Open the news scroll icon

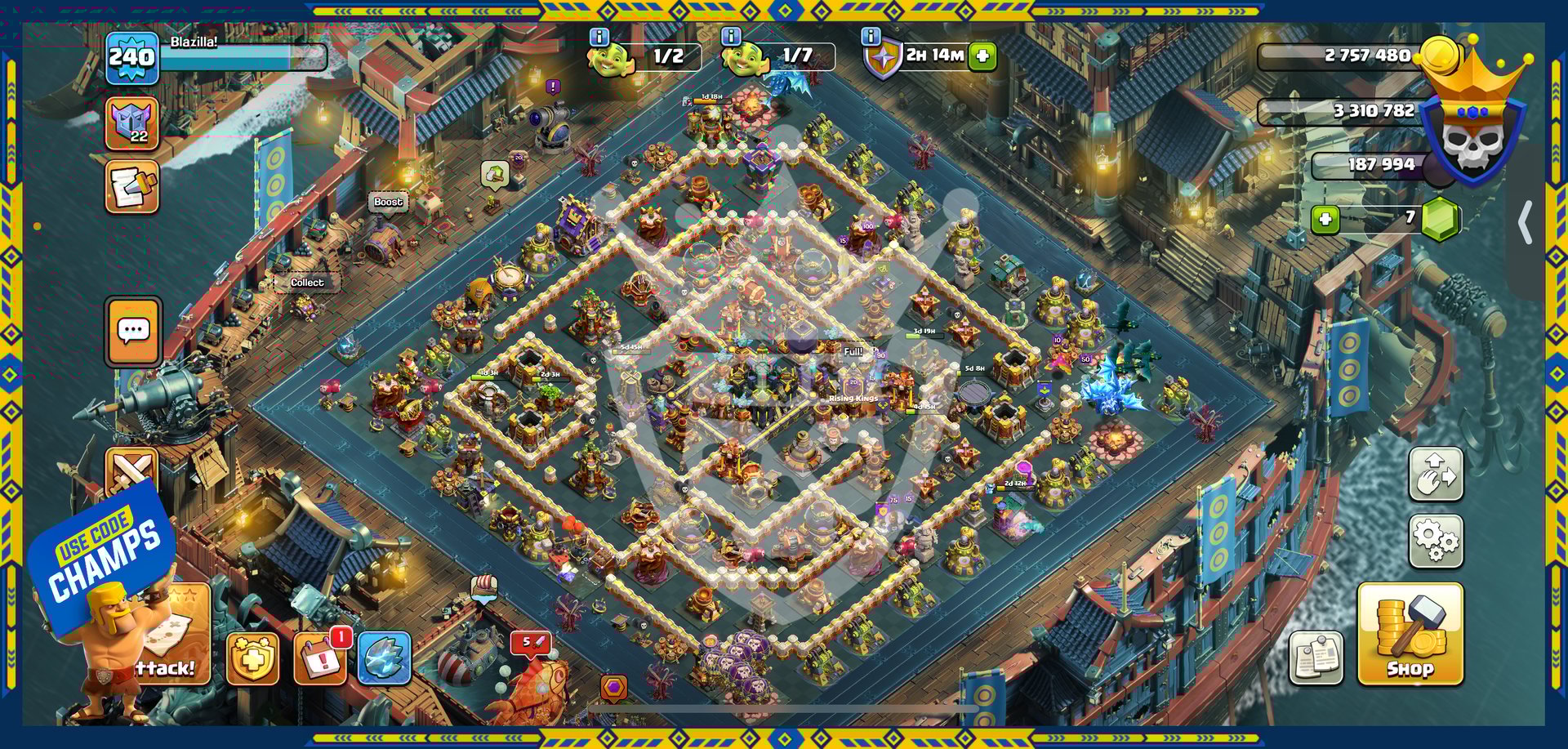(131, 187)
